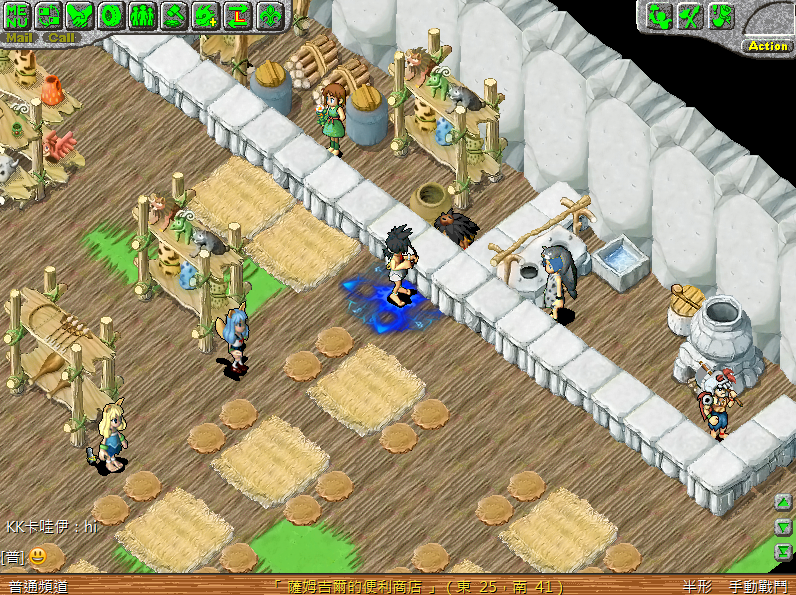Click the chat scroll up arrow

pyautogui.click(x=784, y=503)
